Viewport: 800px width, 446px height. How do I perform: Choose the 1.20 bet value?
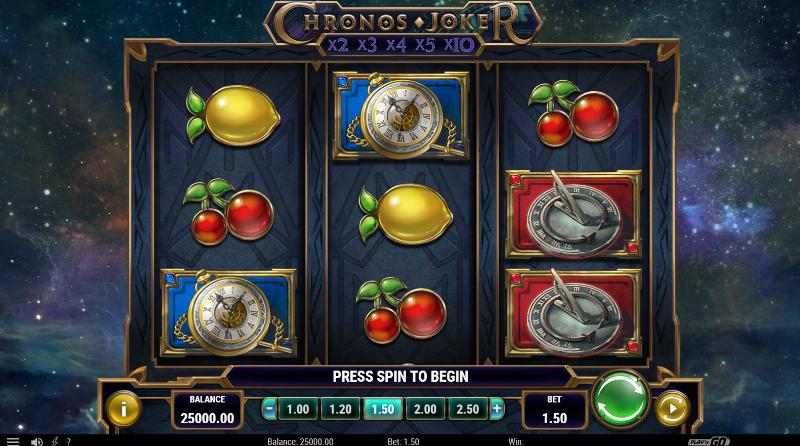[x=340, y=409]
